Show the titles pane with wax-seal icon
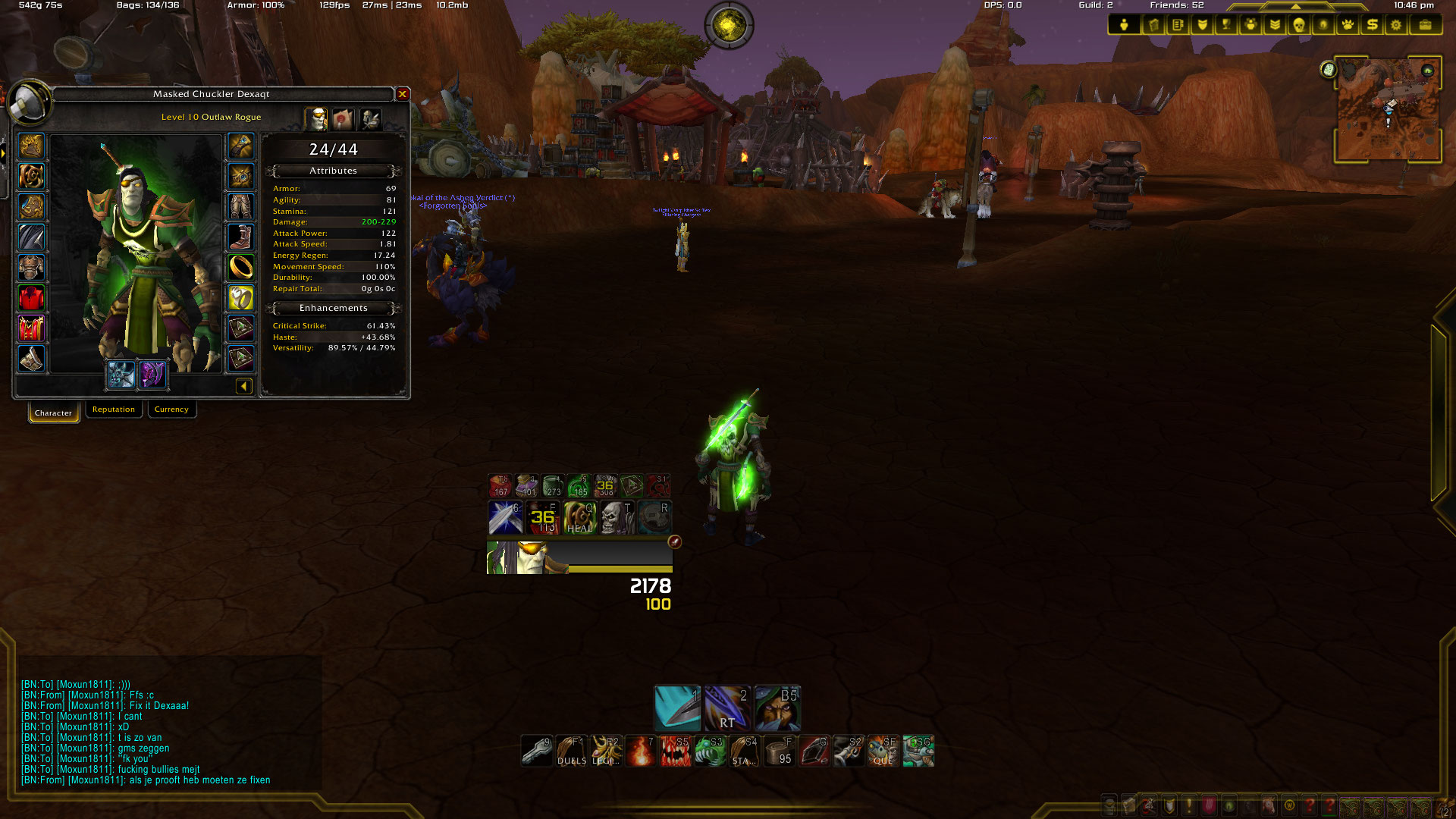Screen dimensions: 1456x819 pyautogui.click(x=343, y=119)
